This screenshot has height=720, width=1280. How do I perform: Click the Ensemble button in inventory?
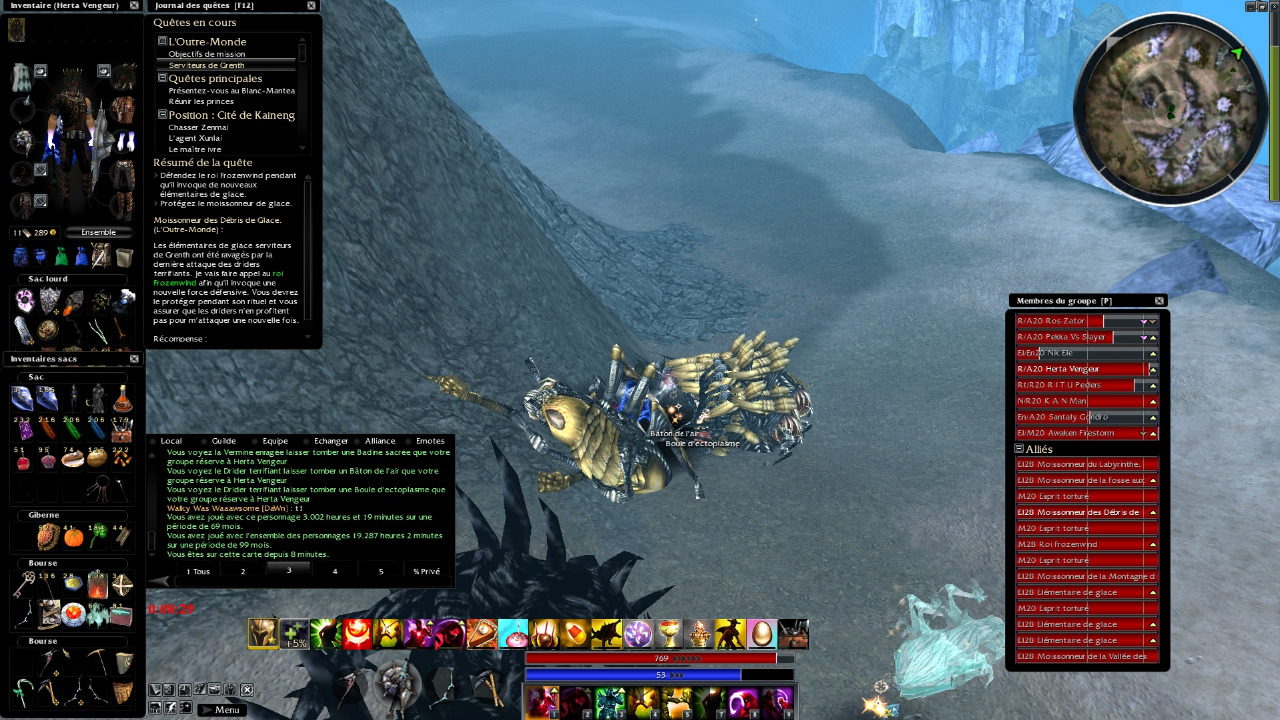pyautogui.click(x=98, y=232)
